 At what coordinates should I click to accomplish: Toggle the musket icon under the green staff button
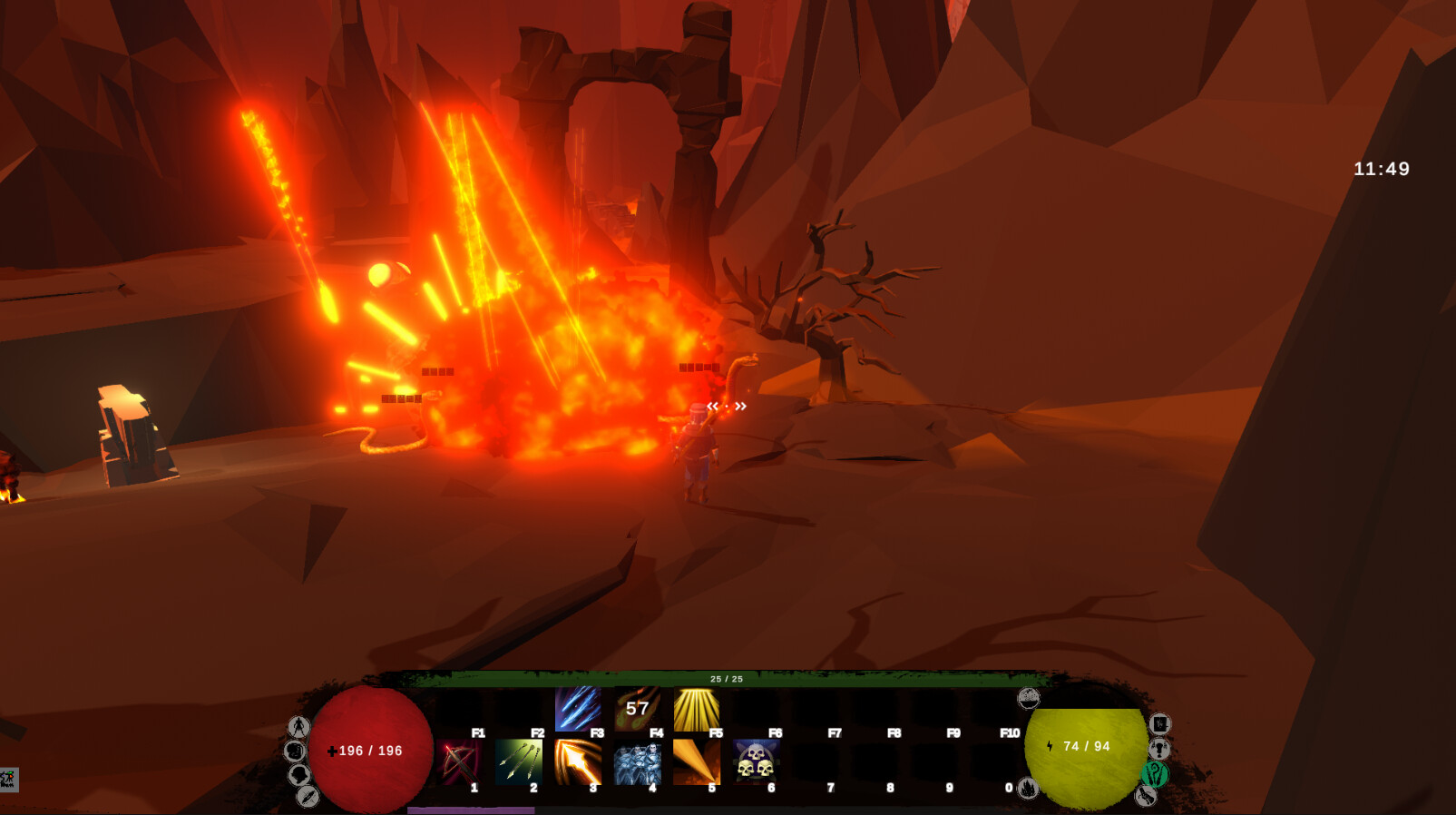1147,796
